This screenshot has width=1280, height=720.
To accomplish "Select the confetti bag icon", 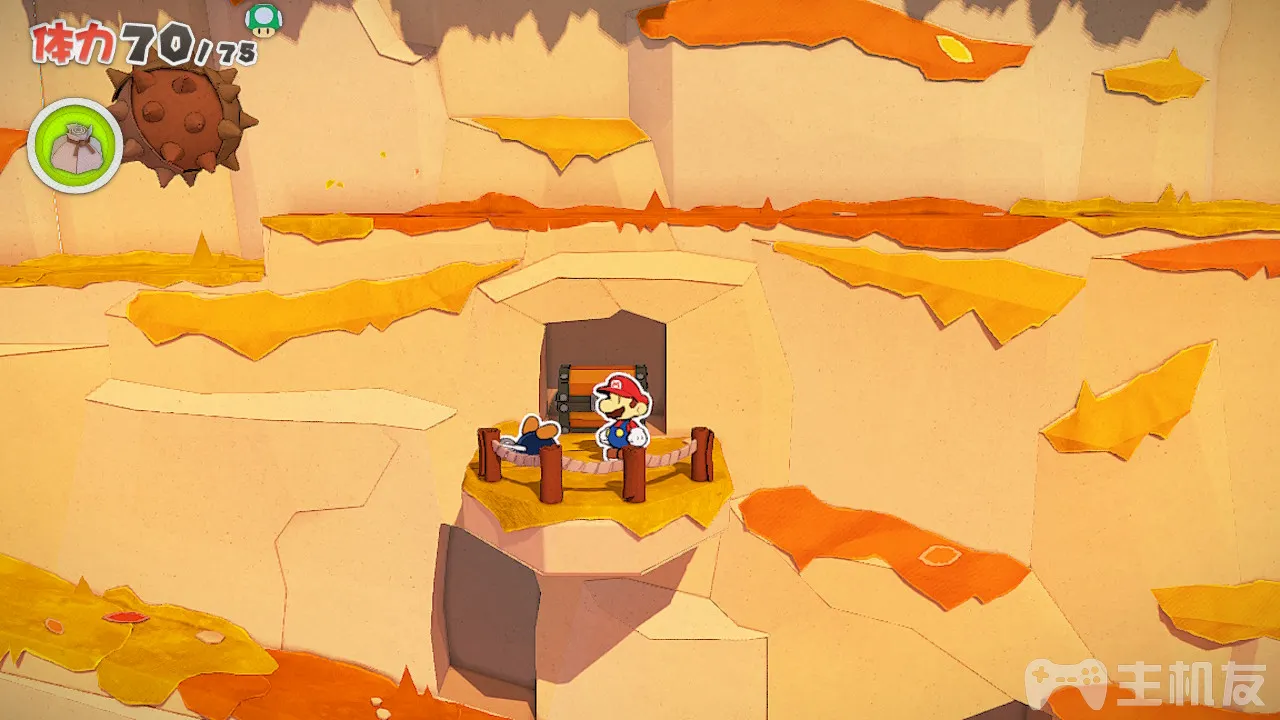I will click(x=74, y=146).
